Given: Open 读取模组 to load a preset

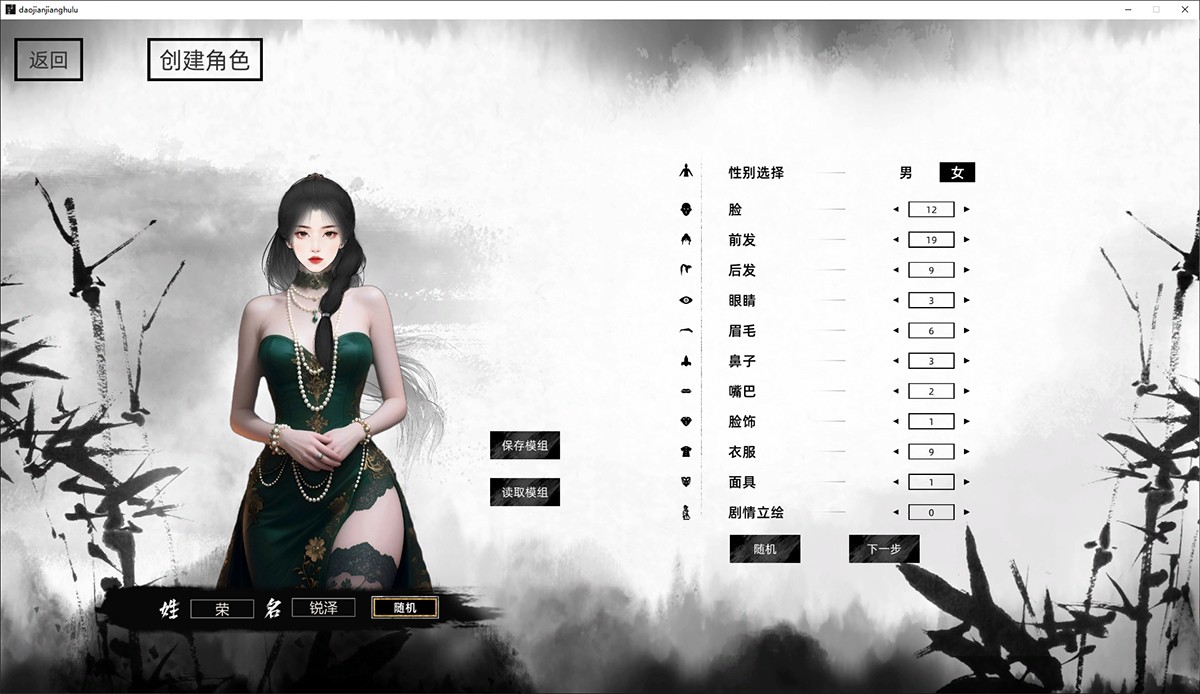Looking at the screenshot, I should pos(525,492).
